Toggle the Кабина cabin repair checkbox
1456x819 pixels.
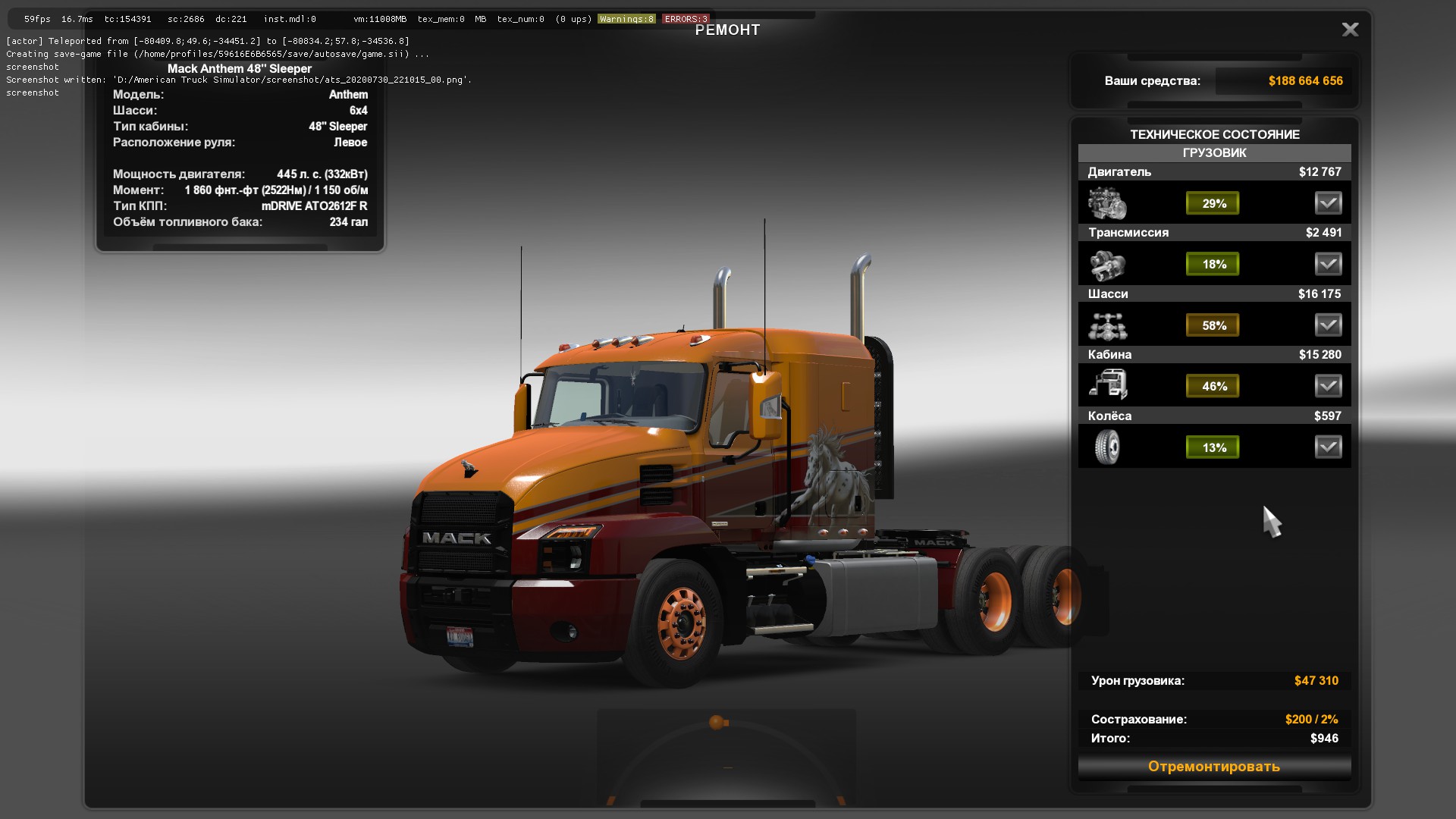1328,386
